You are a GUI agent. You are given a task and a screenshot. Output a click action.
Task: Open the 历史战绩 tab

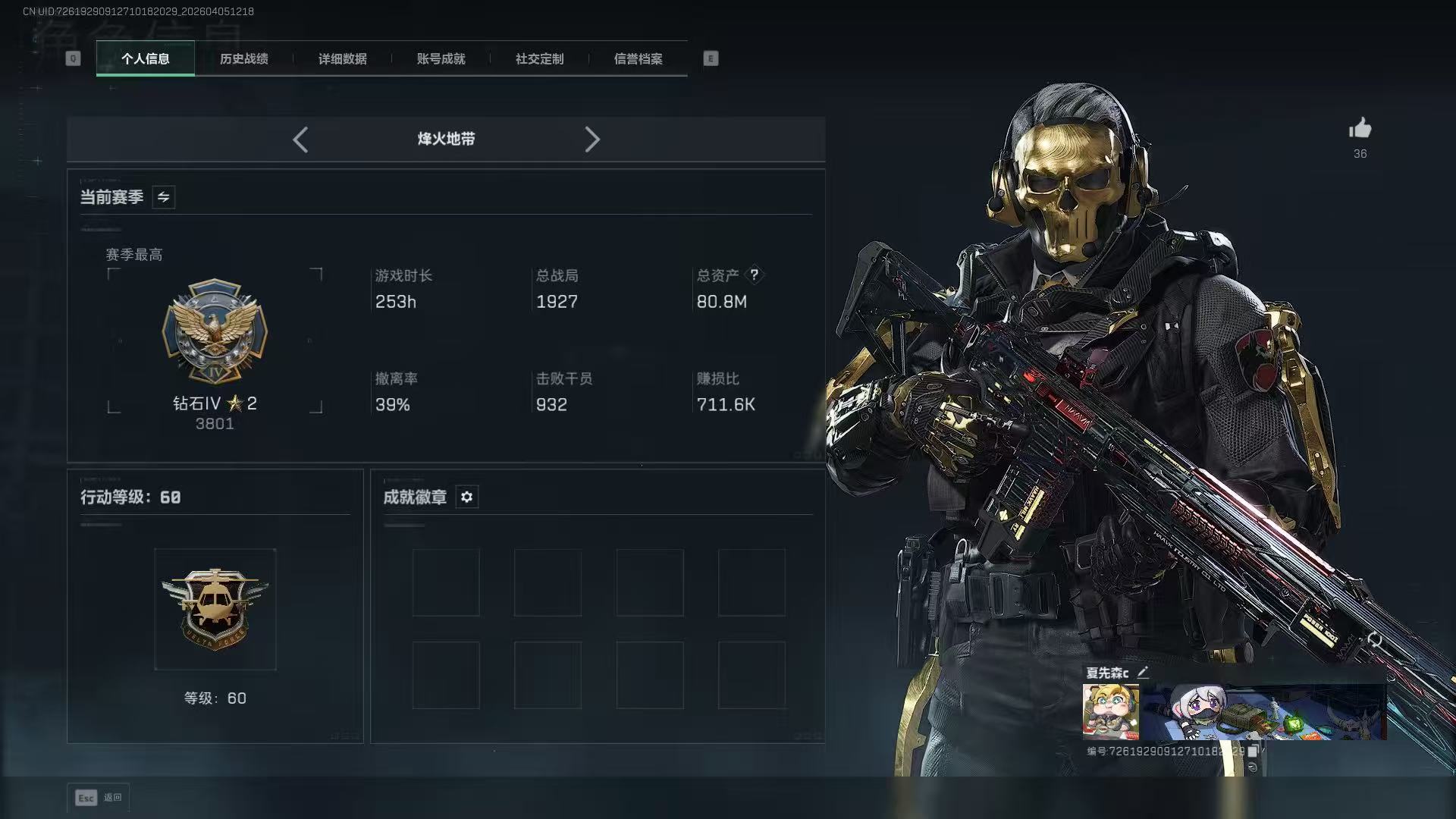point(243,58)
